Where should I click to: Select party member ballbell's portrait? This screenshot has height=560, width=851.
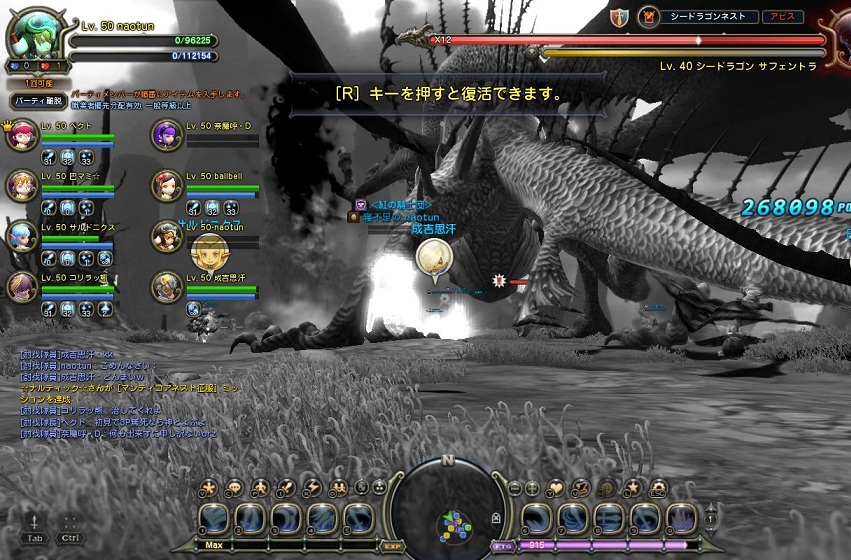point(167,185)
